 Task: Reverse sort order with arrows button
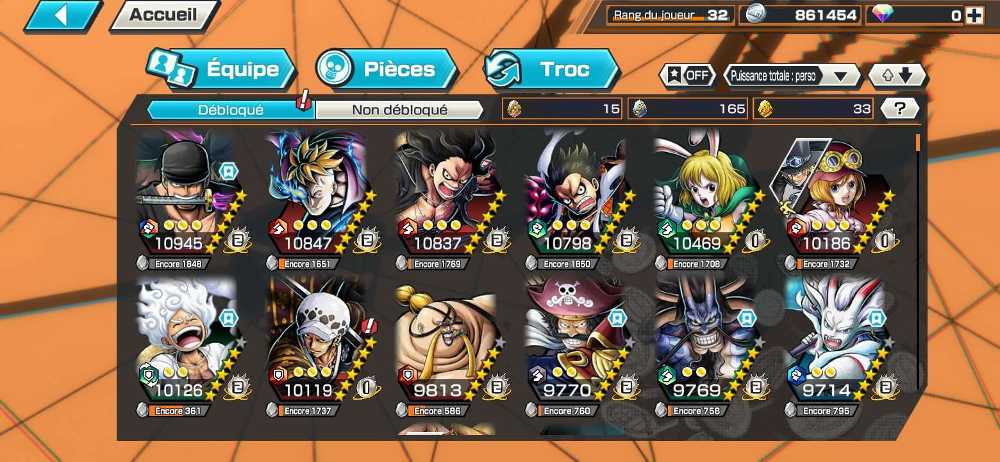point(898,75)
